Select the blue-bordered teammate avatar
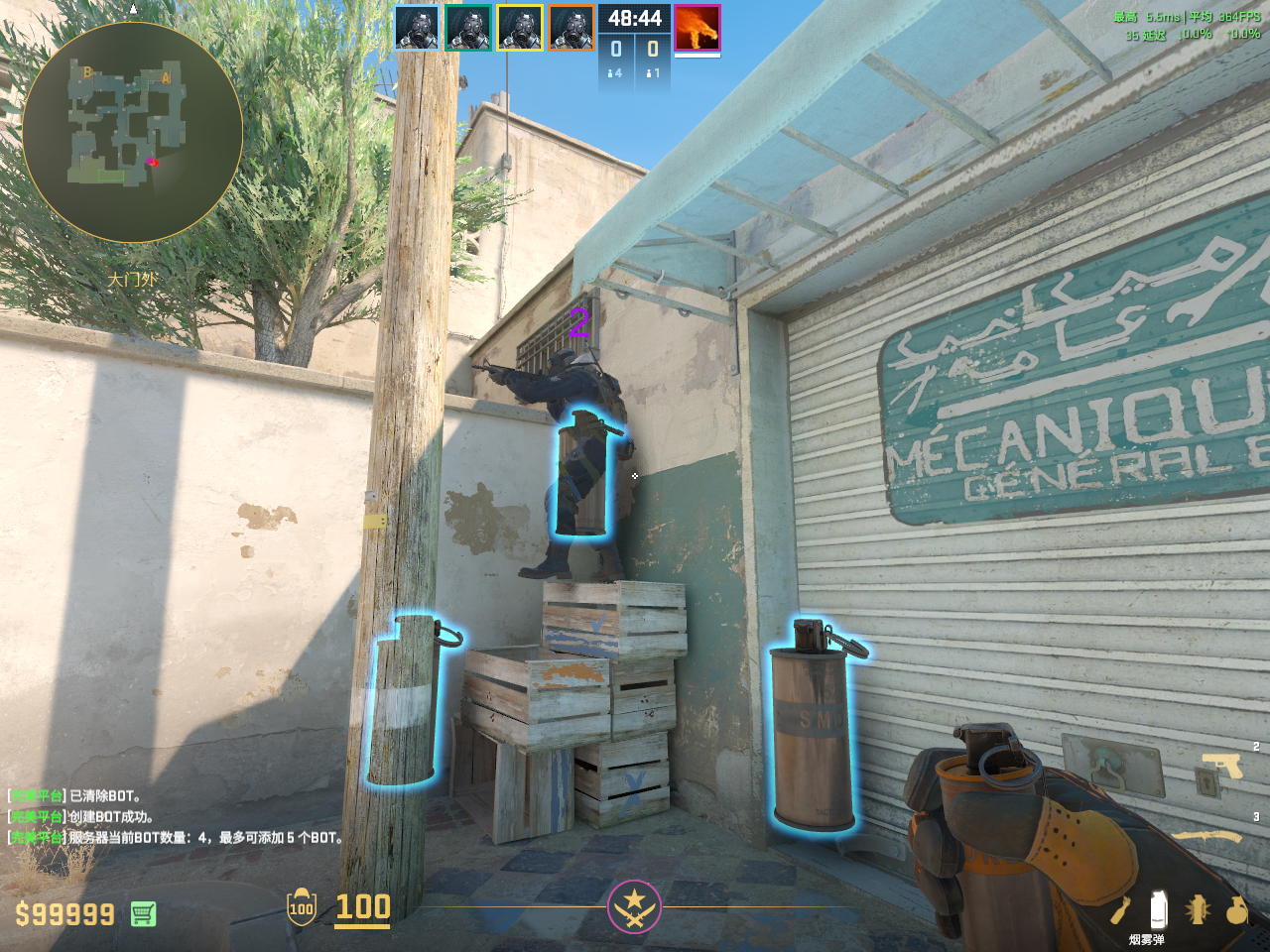This screenshot has width=1270, height=952. click(x=417, y=28)
